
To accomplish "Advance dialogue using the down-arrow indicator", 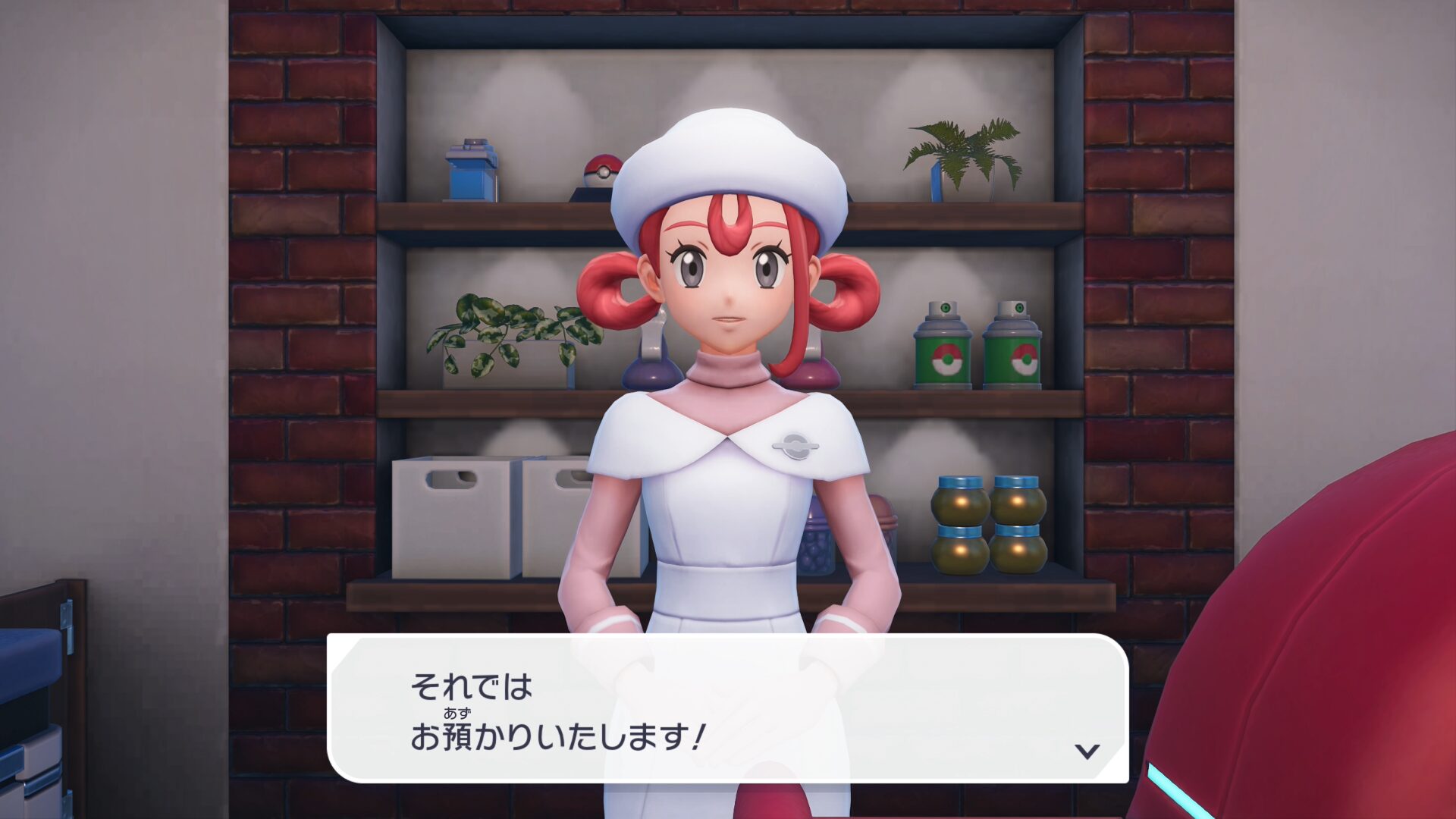I will (1087, 751).
